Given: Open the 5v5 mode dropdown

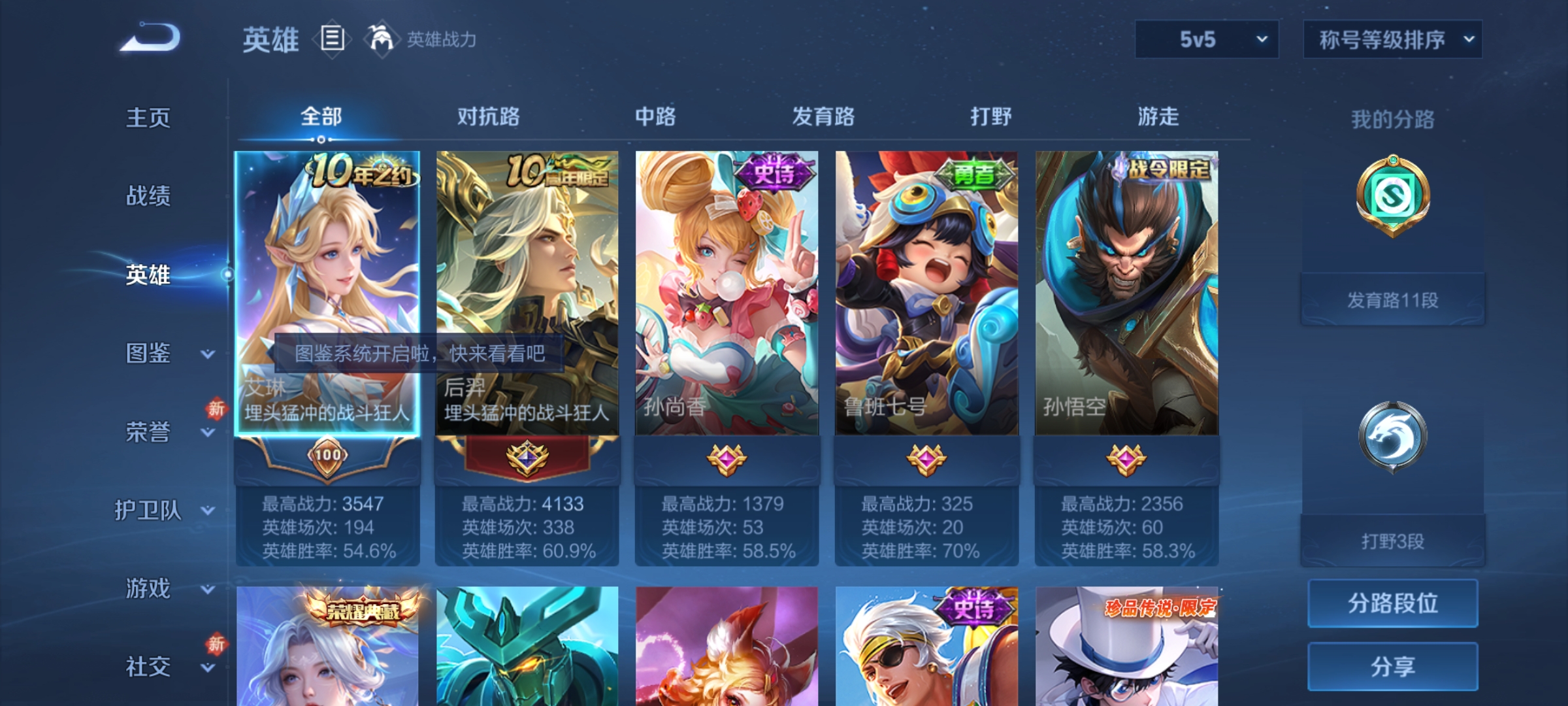Looking at the screenshot, I should click(x=1204, y=39).
